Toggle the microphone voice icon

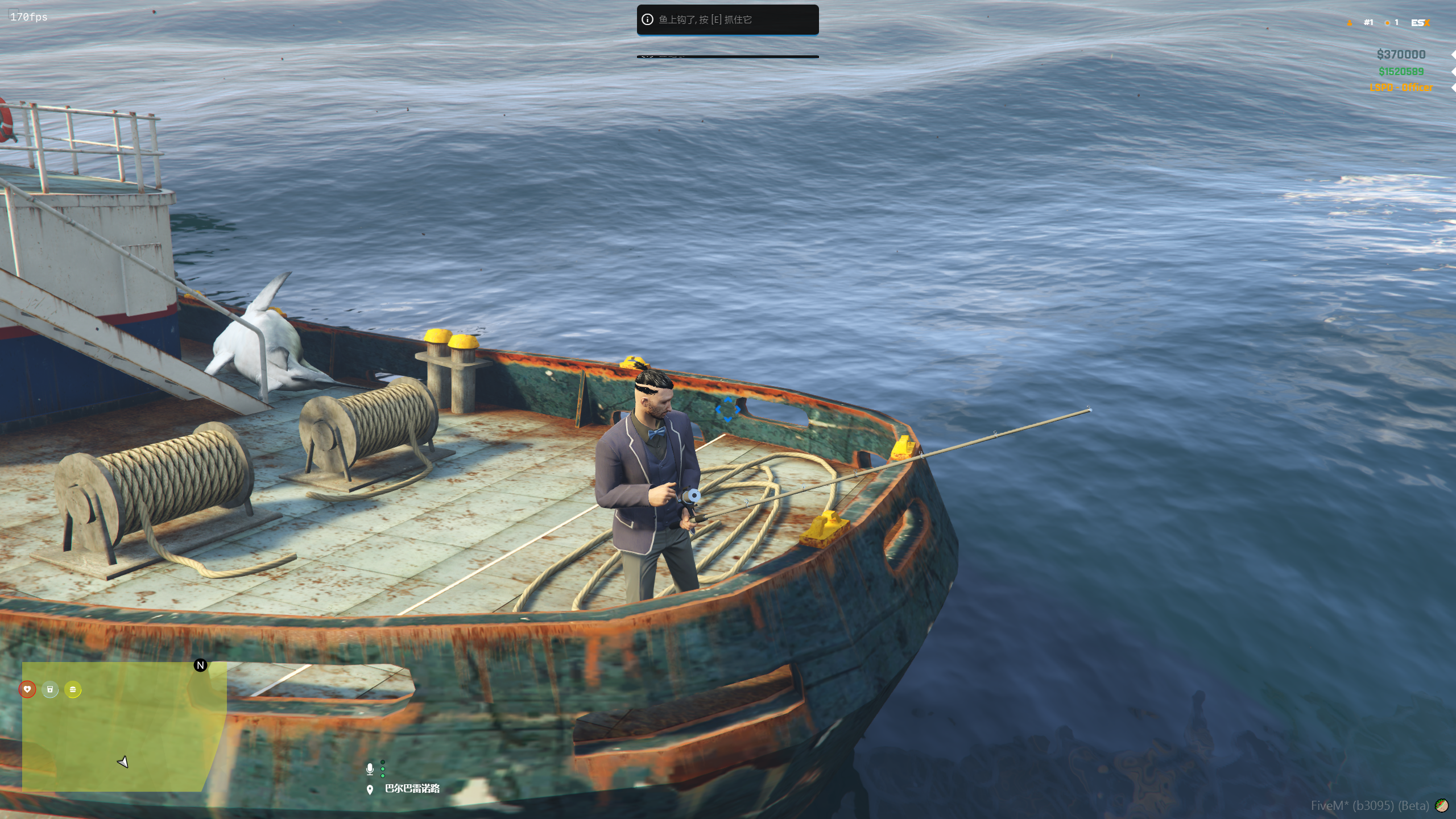370,769
